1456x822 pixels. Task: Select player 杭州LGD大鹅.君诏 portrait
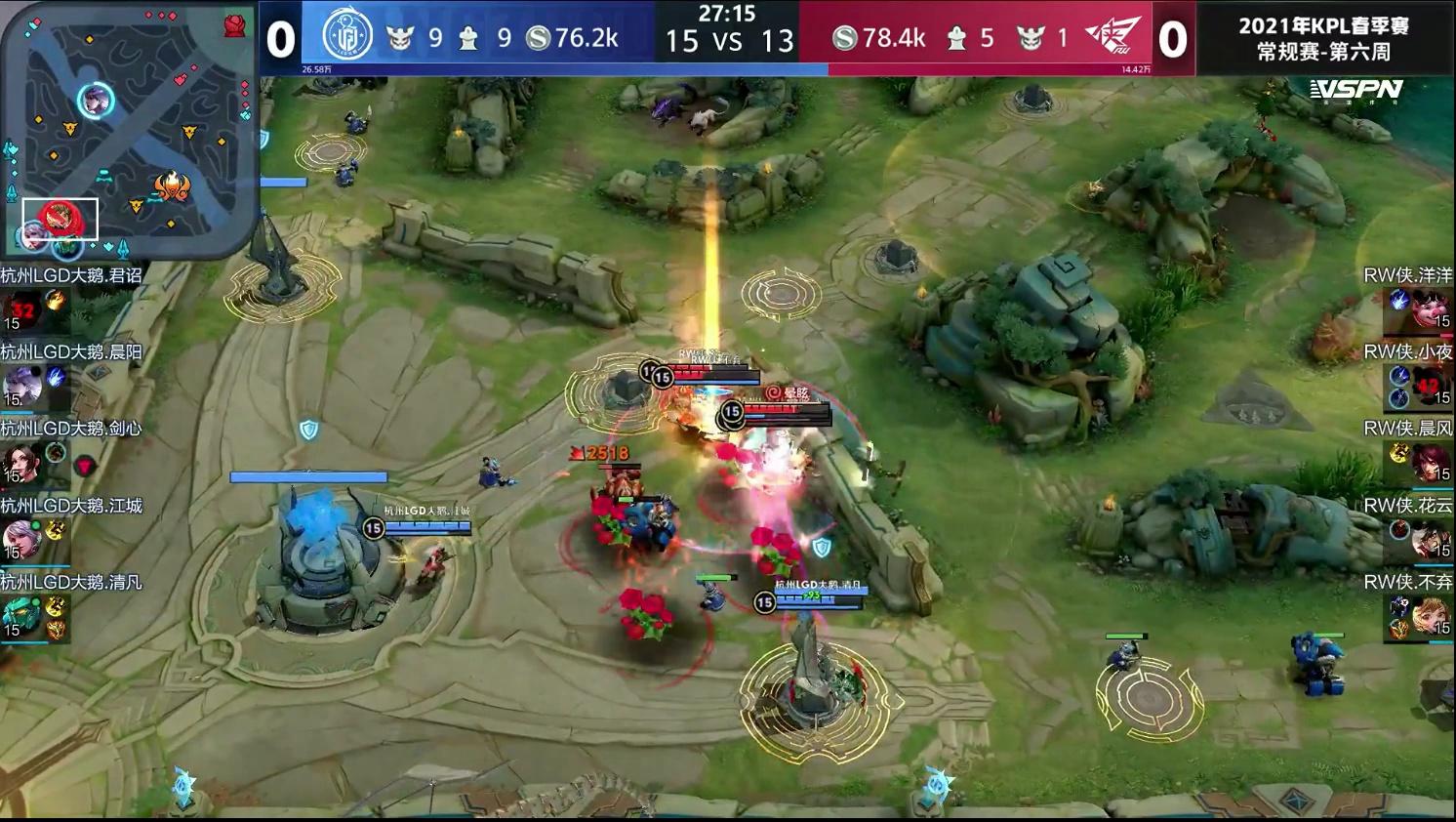[21, 308]
